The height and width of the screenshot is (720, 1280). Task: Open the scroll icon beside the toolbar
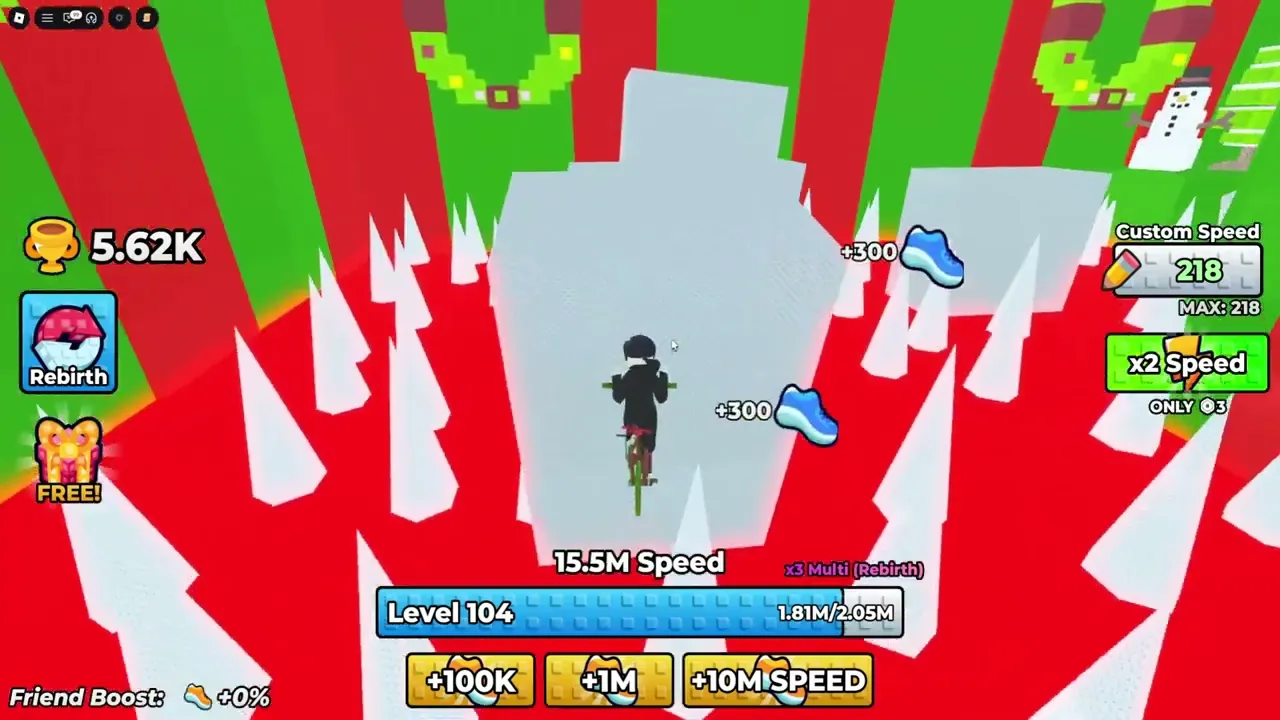(147, 17)
